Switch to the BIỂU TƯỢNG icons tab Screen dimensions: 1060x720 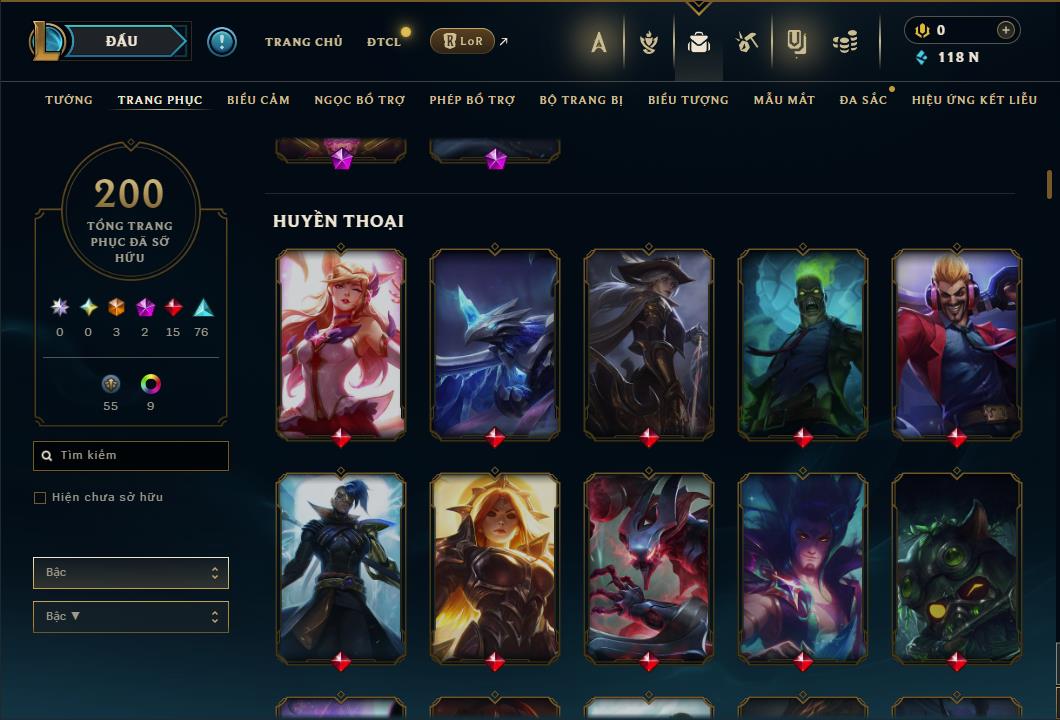(688, 100)
